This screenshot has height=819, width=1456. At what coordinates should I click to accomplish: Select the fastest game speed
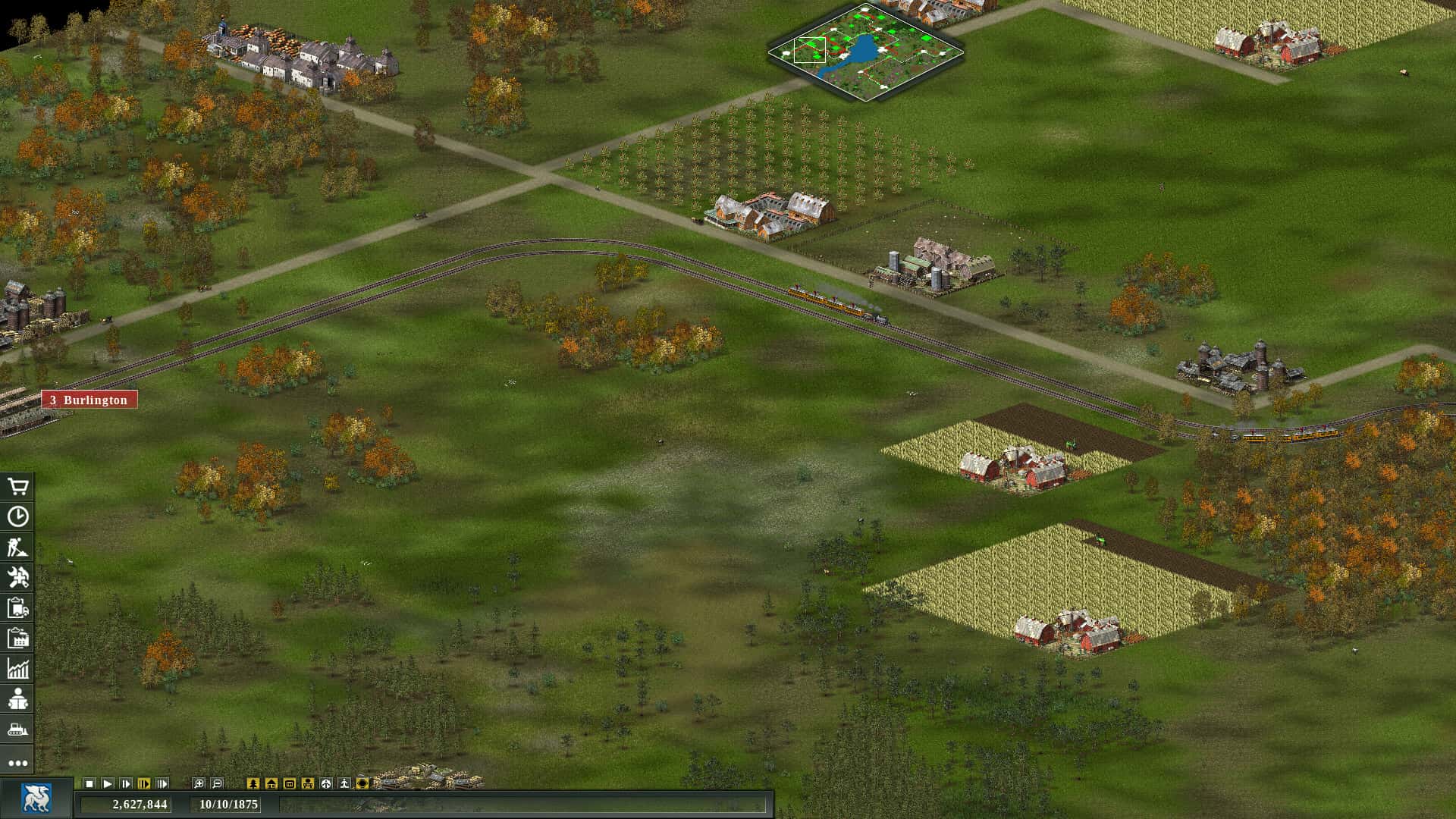(162, 783)
